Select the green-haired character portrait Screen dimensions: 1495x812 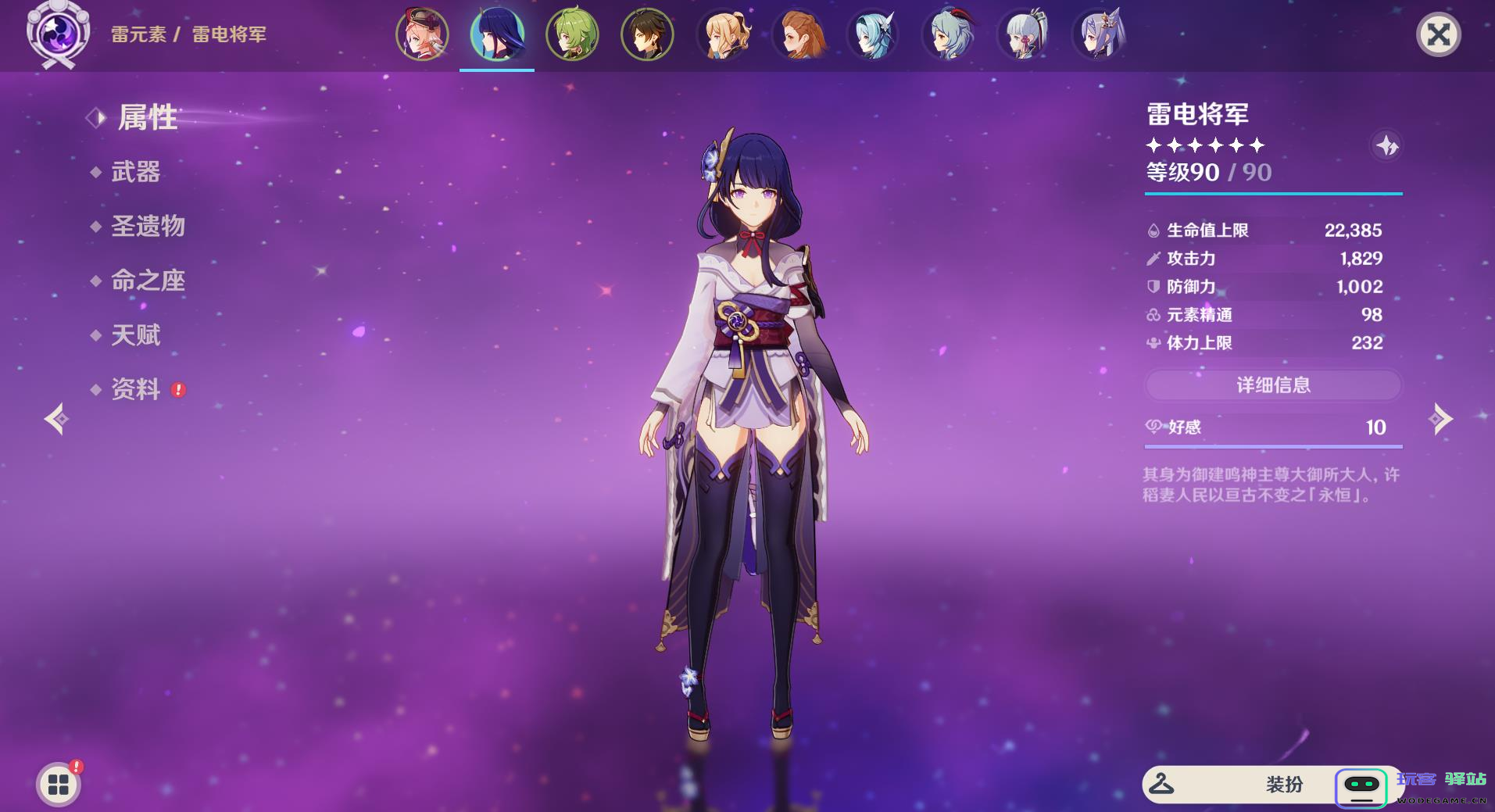(x=572, y=34)
